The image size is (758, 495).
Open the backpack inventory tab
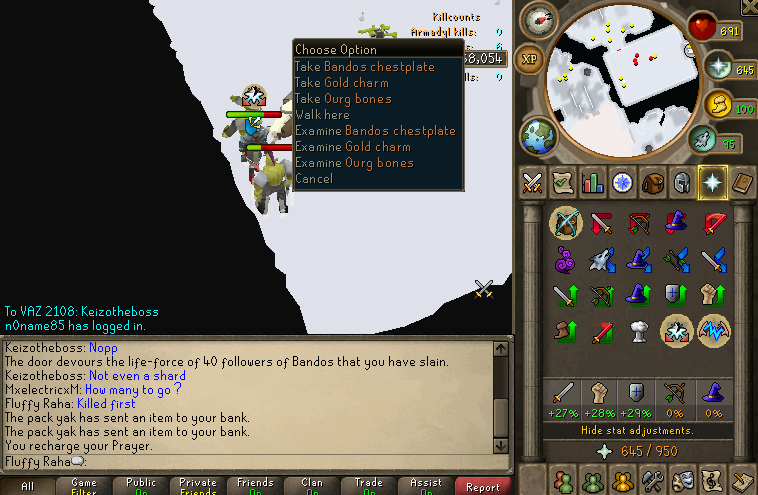coord(653,183)
